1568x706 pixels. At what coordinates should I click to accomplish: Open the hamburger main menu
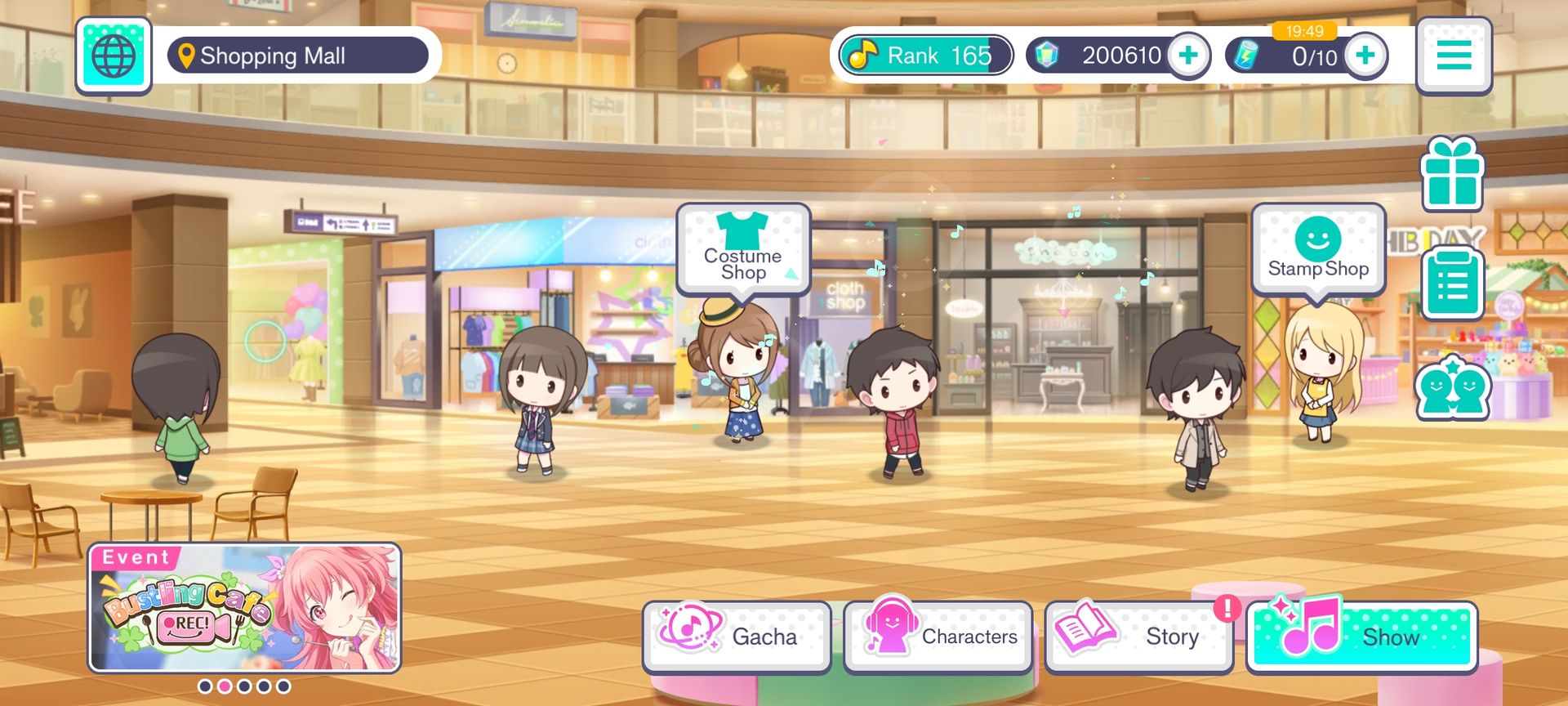[1454, 56]
